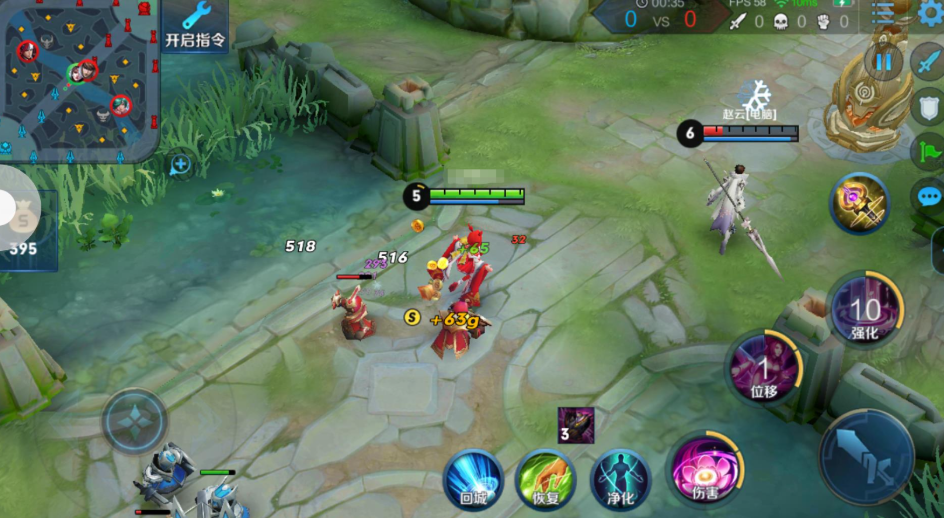944x518 pixels.
Task: Tap the 开启指令 wrench button
Action: [x=195, y=25]
